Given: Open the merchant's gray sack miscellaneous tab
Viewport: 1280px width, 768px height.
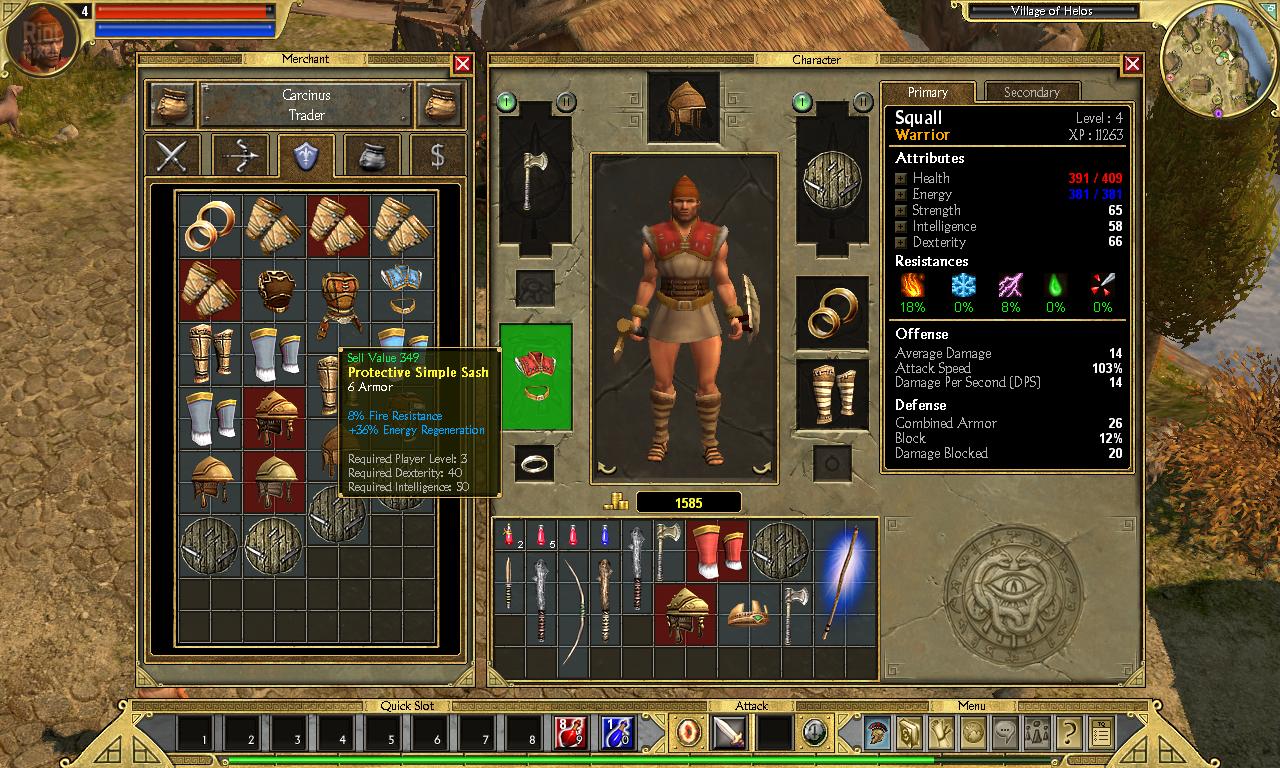Looking at the screenshot, I should pyautogui.click(x=372, y=156).
